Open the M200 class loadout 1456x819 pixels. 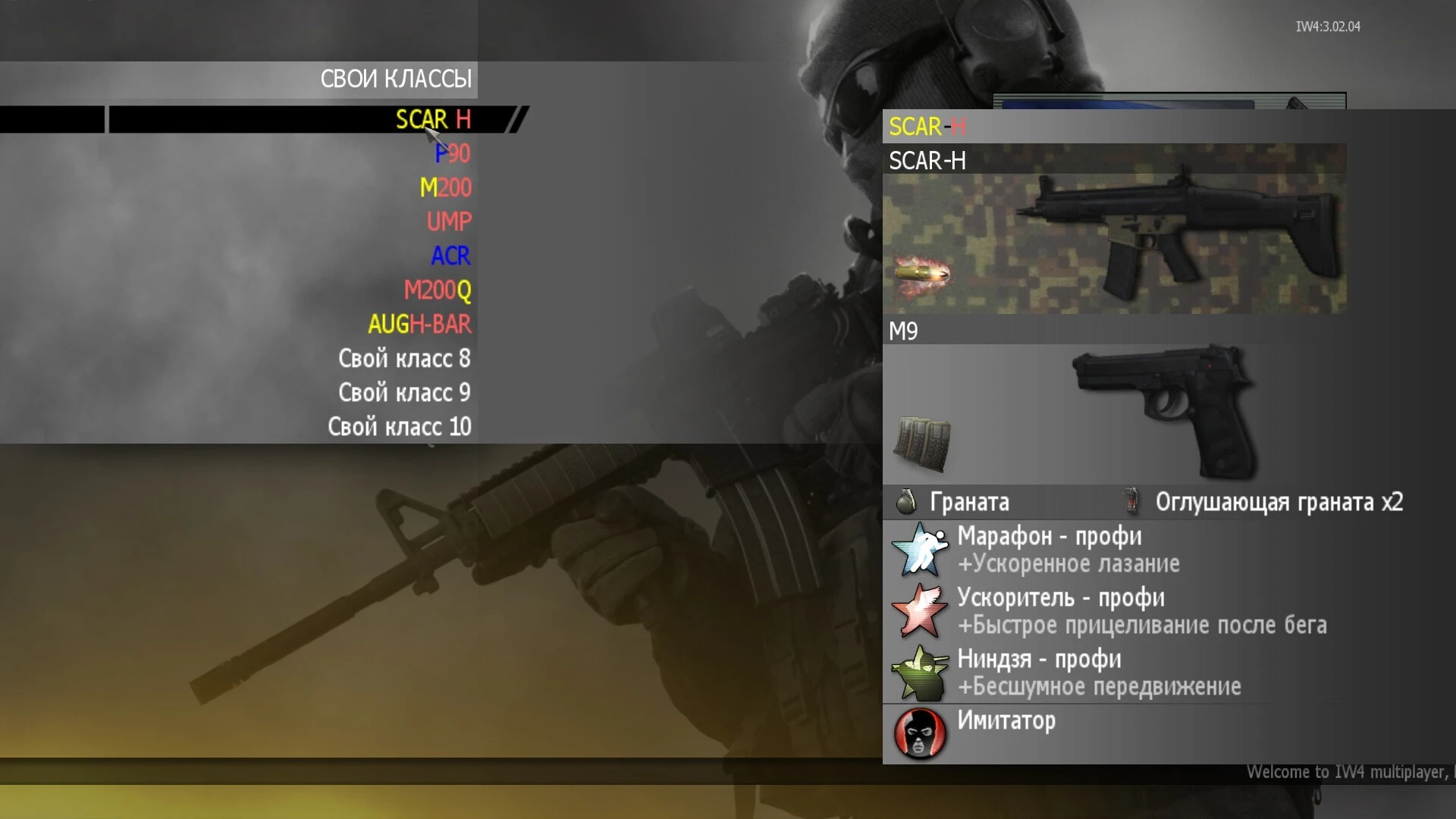click(446, 187)
